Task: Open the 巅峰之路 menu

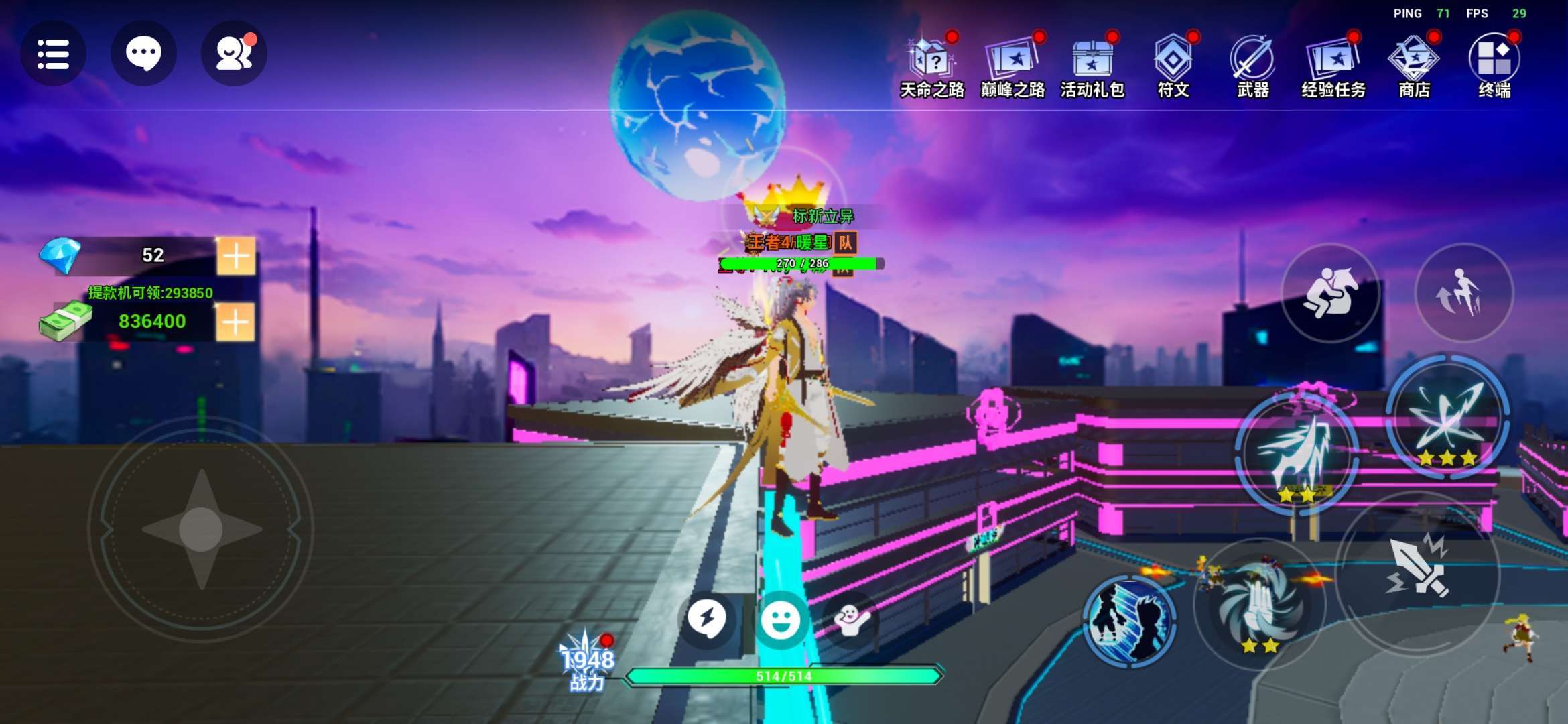Action: pos(1012,66)
